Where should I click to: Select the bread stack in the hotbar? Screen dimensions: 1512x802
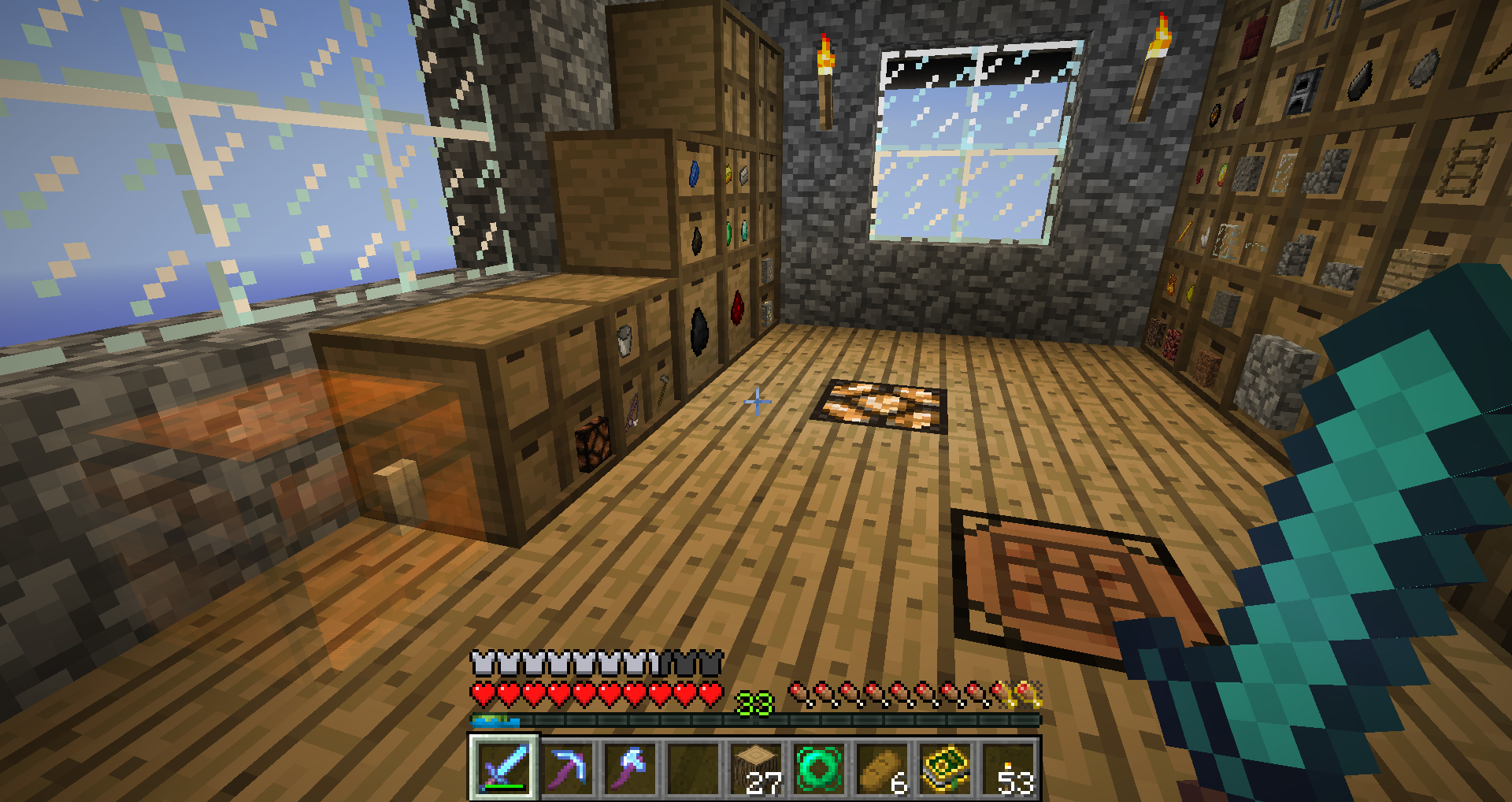point(882,768)
